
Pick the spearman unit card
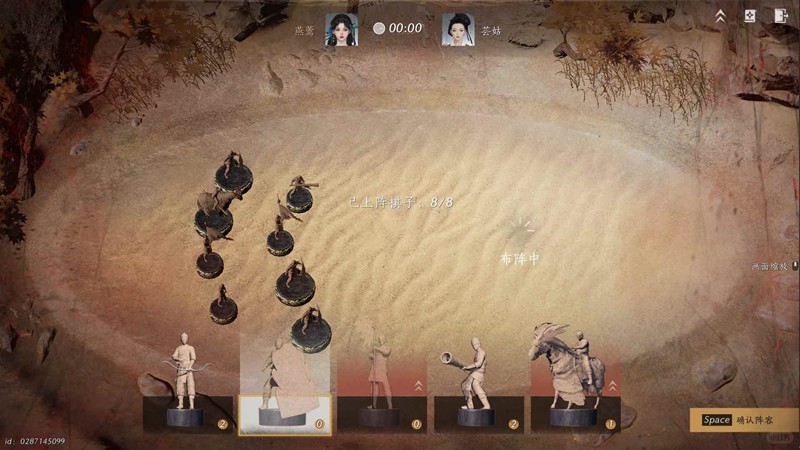(381, 385)
